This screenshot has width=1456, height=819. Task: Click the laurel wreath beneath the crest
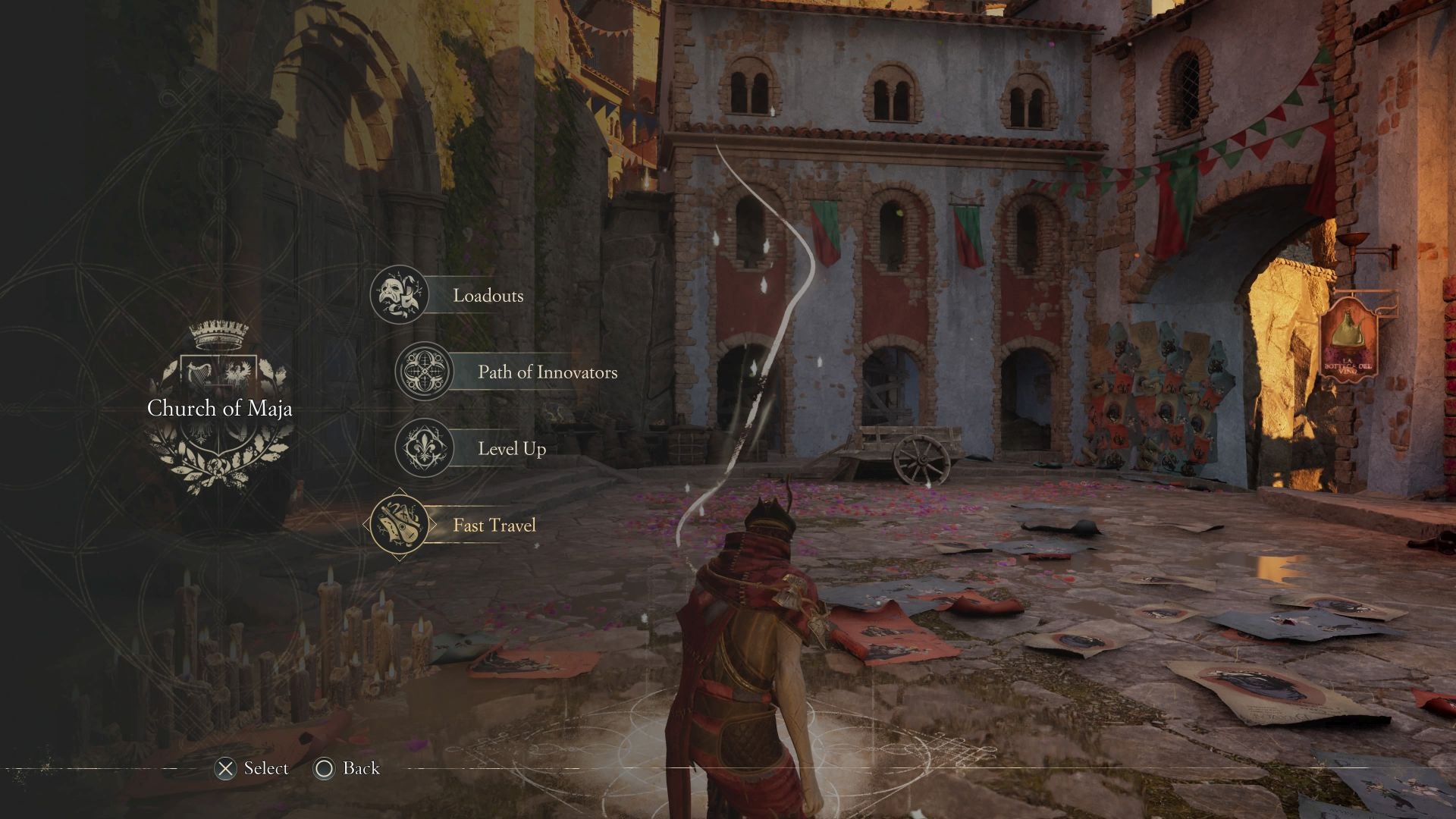pos(220,466)
